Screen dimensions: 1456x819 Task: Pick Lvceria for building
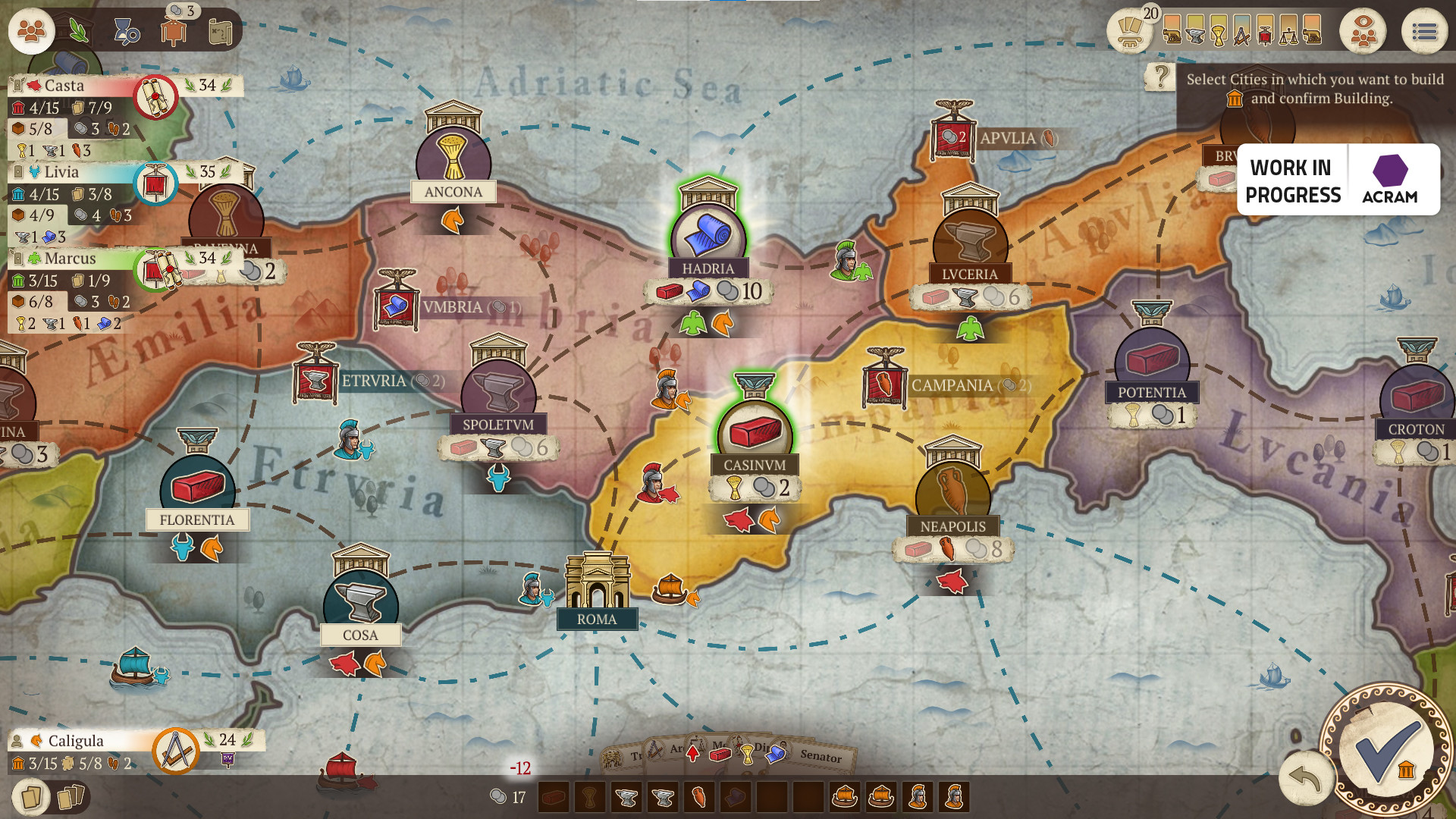[969, 243]
